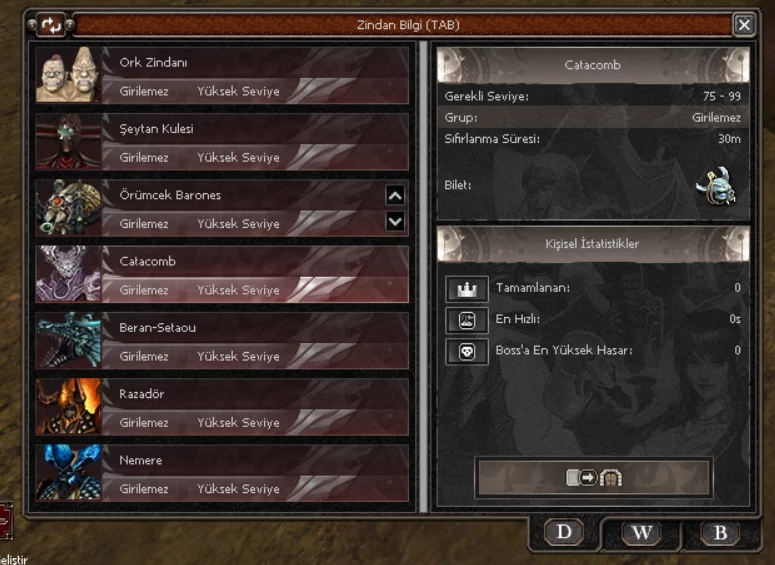Click the crown Tamamlanan statistics icon
The width and height of the screenshot is (775, 565).
pyautogui.click(x=467, y=289)
